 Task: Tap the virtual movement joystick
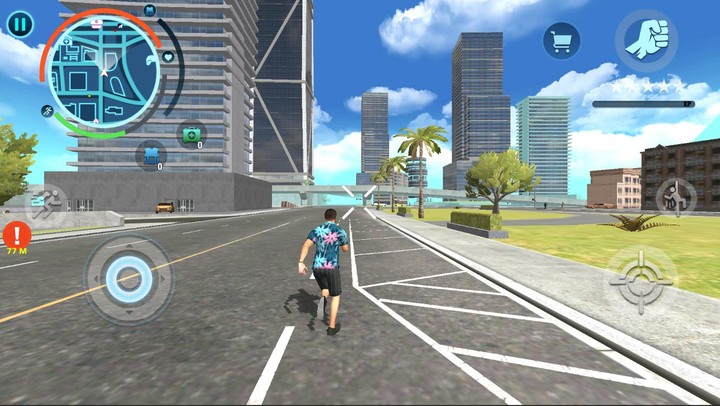[128, 279]
